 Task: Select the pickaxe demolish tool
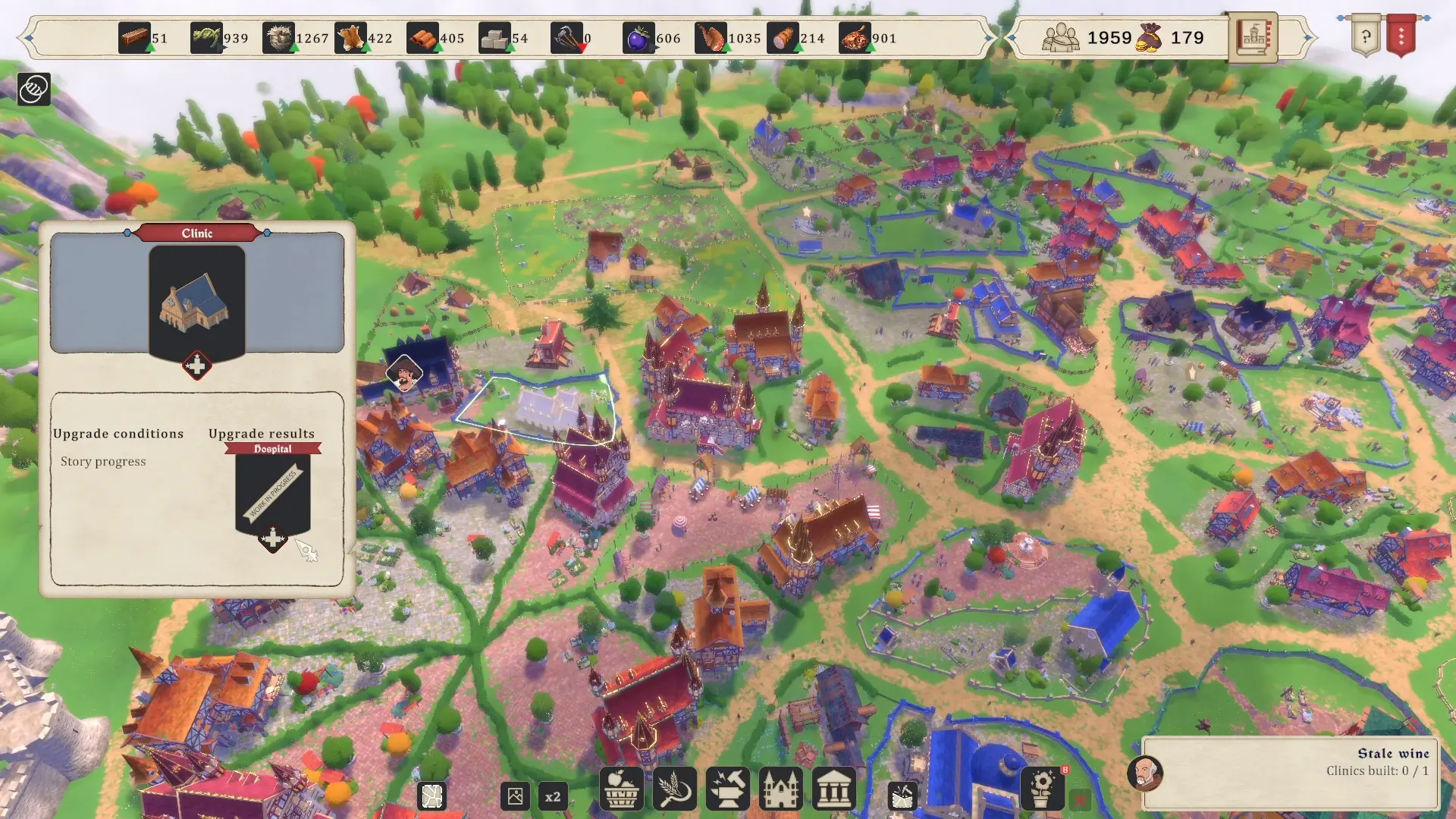point(902,796)
